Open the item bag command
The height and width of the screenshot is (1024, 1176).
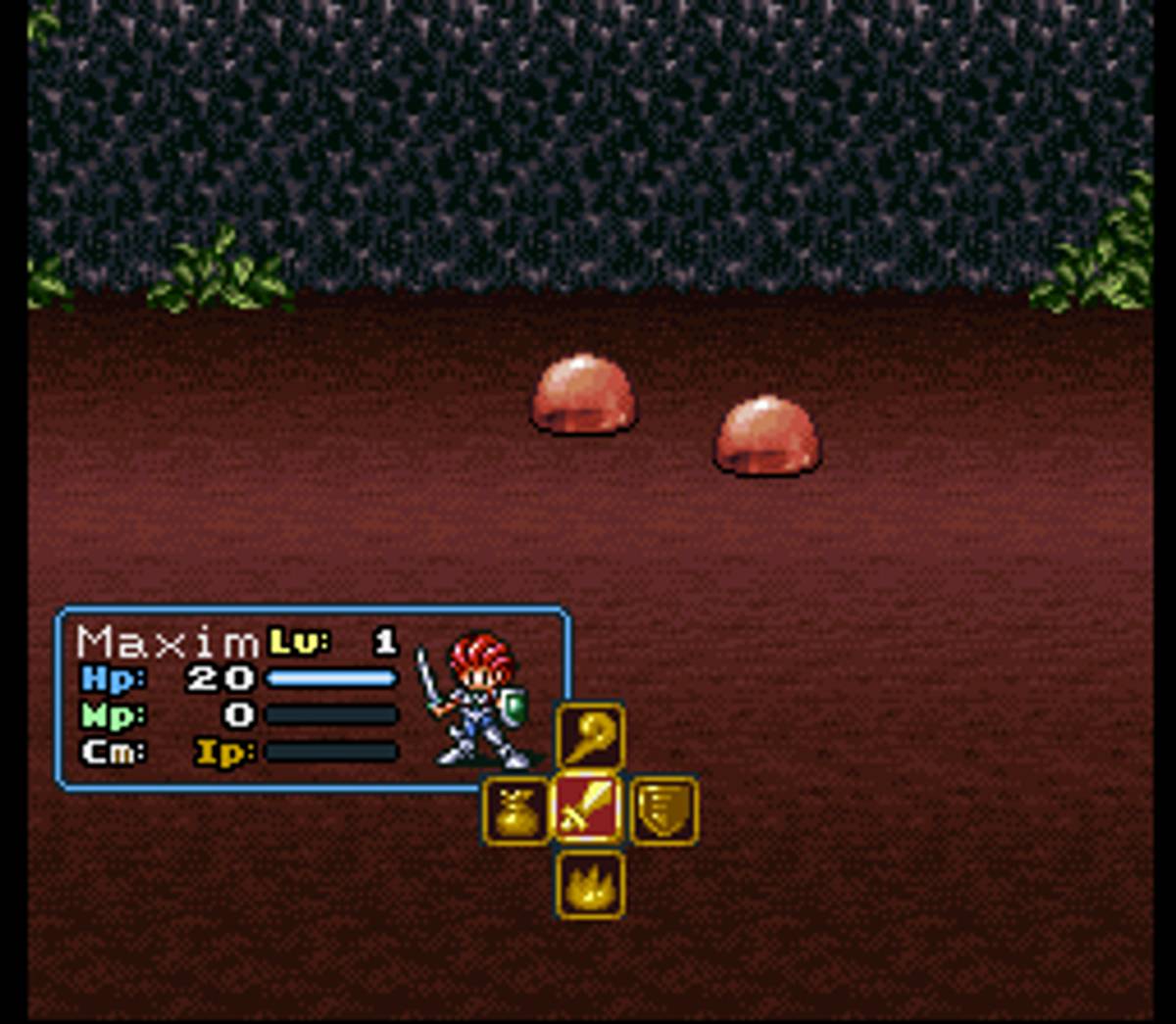coord(516,810)
